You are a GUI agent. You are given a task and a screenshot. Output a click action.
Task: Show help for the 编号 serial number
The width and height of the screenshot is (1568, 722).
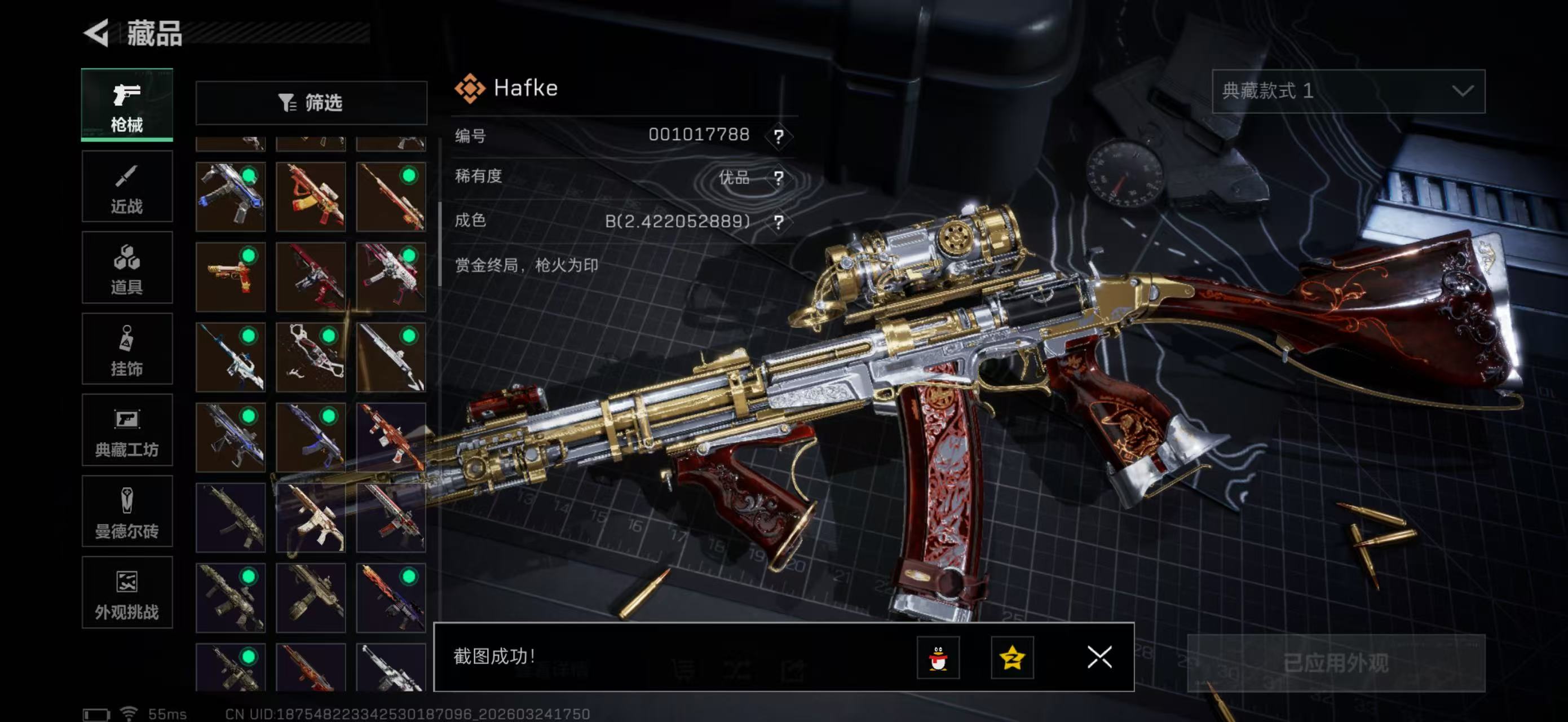(x=779, y=136)
